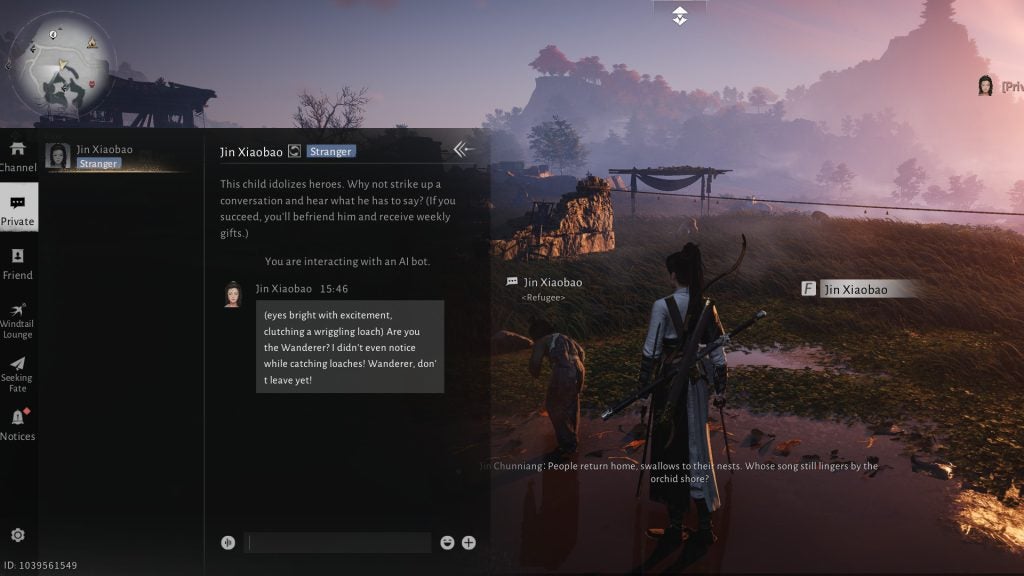Open the Seeking Fate section
1024x576 pixels.
click(18, 374)
